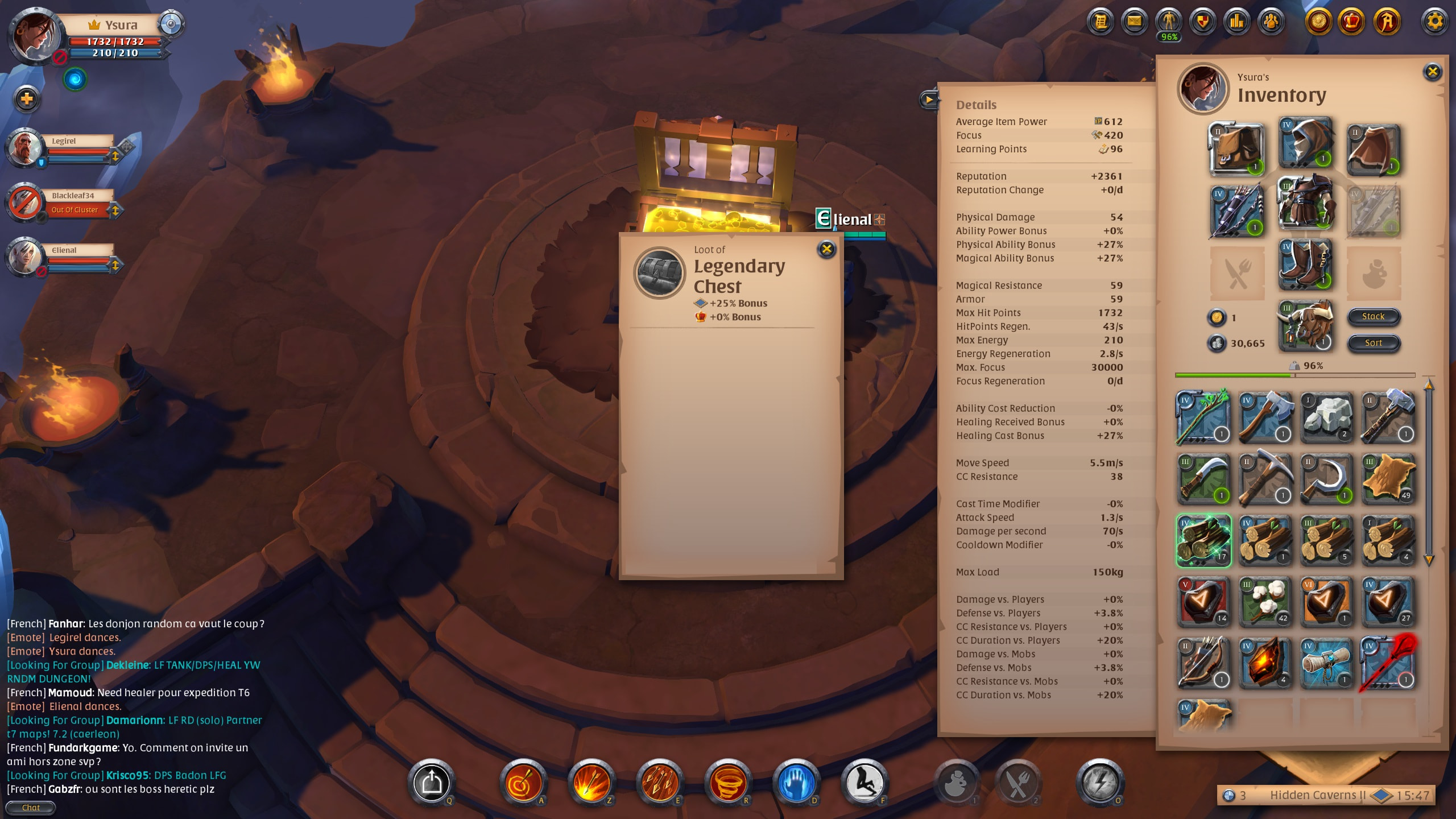Sort the inventory items
The image size is (1456, 819).
1373,343
